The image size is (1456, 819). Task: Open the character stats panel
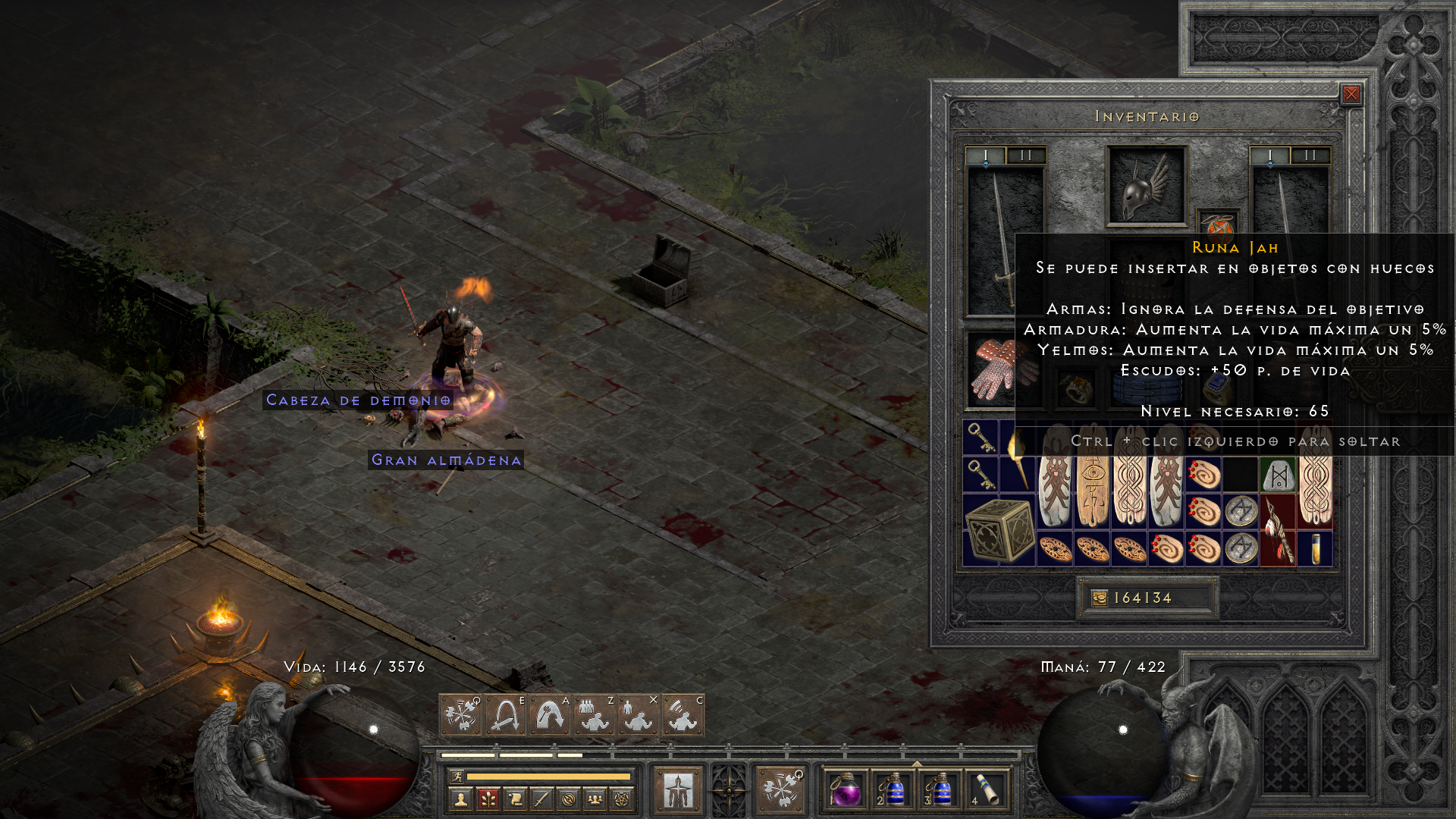click(x=460, y=799)
